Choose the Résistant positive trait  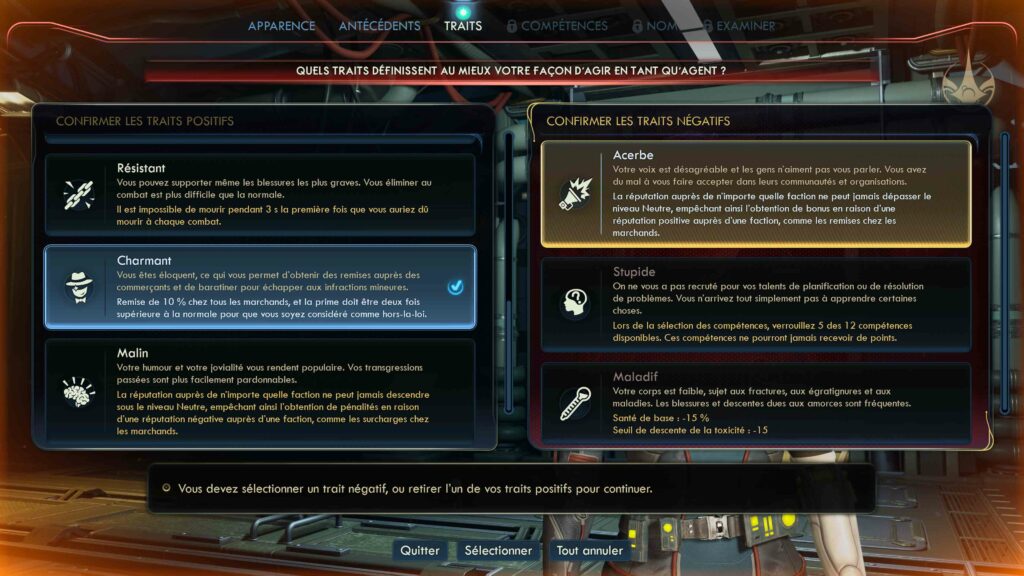tap(259, 194)
